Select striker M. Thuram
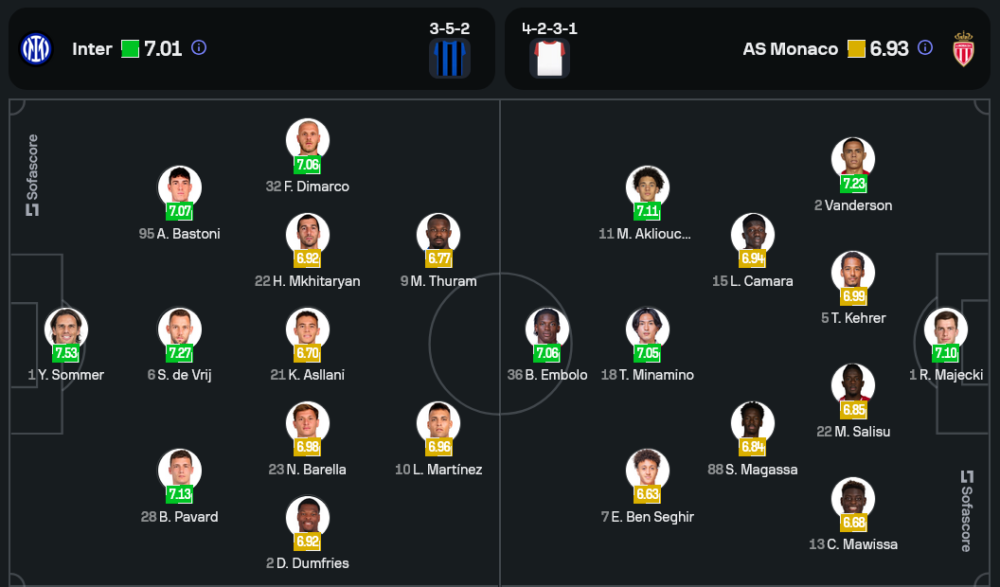The width and height of the screenshot is (1000, 587). [x=438, y=236]
